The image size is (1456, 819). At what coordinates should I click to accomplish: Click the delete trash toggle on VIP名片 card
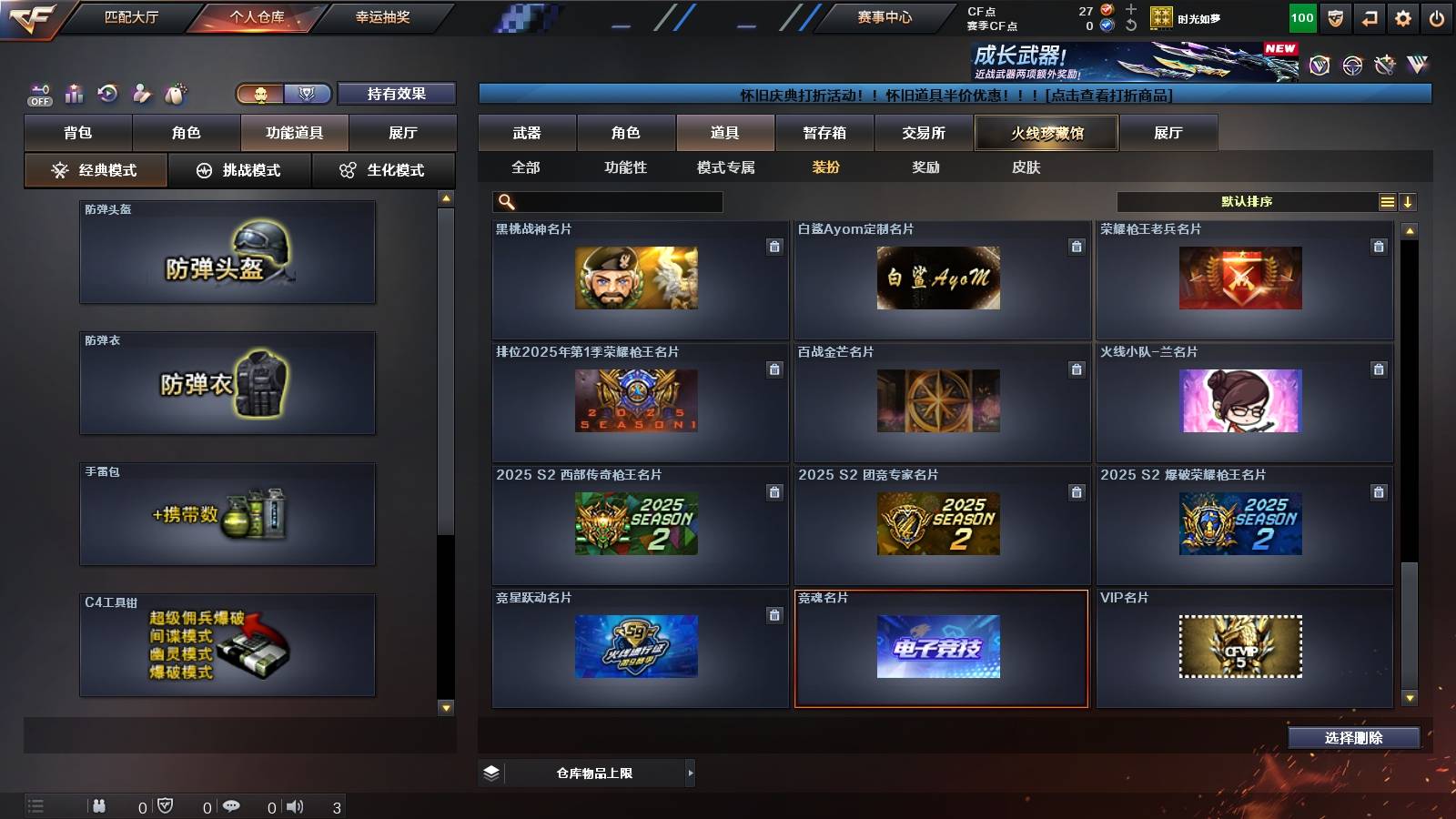click(x=1380, y=614)
